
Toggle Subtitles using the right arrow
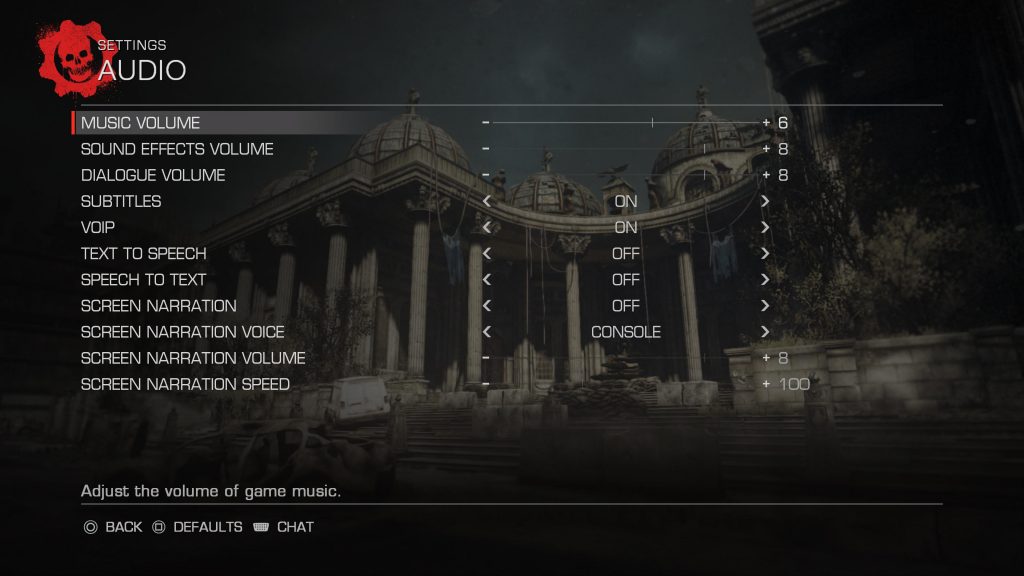(765, 201)
